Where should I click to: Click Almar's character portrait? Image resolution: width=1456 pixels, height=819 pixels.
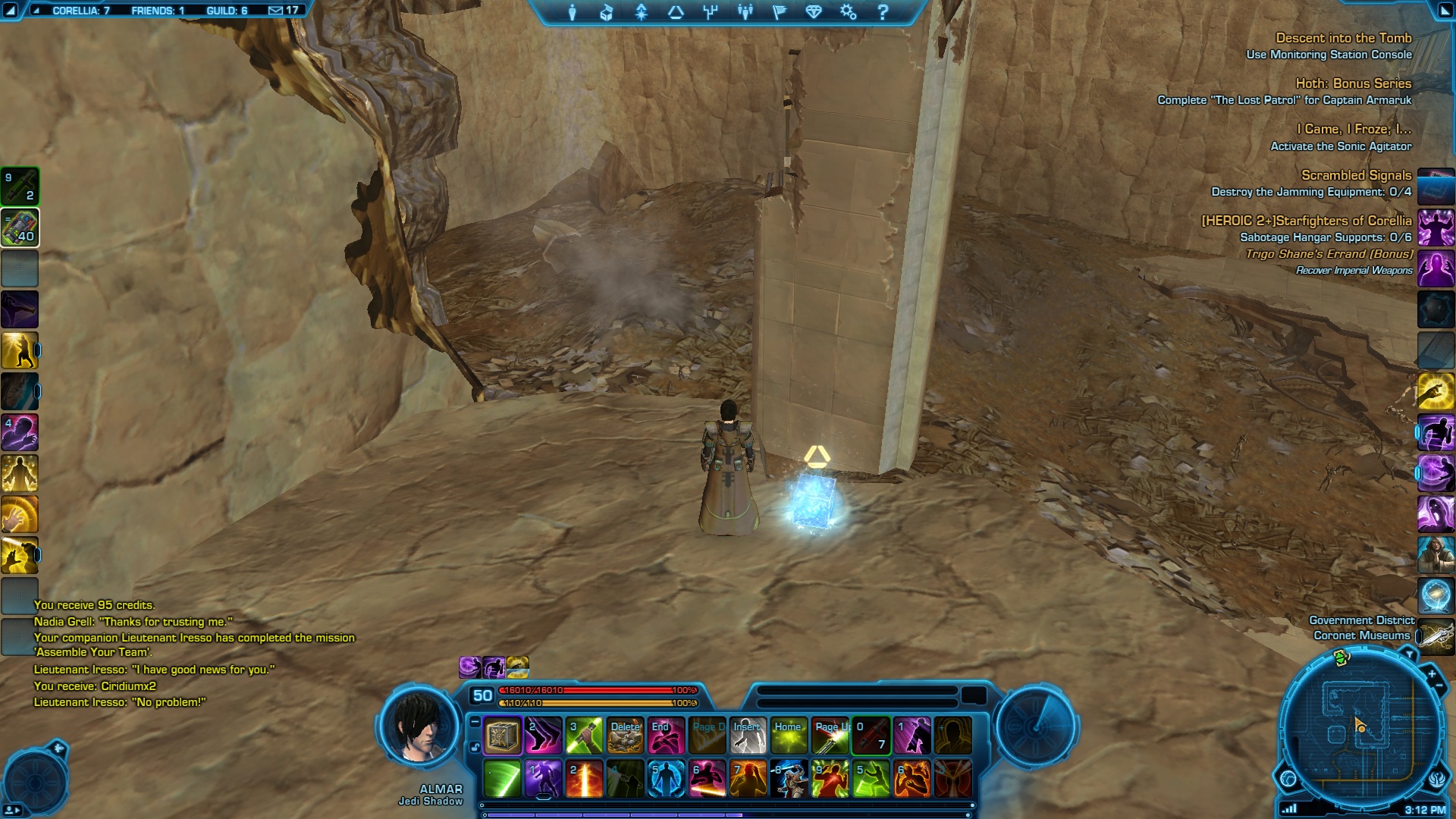pyautogui.click(x=419, y=726)
